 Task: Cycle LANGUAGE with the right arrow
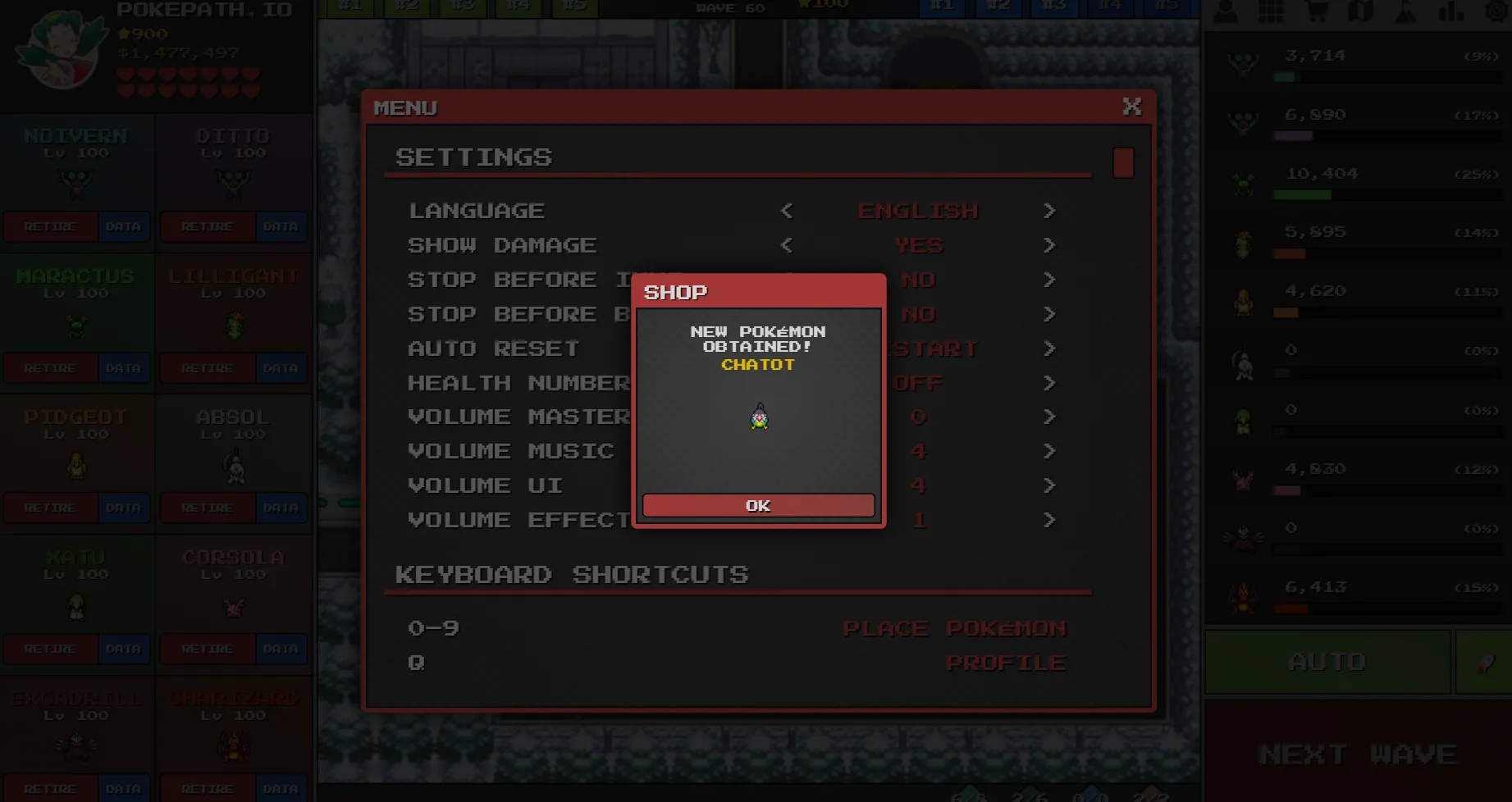tap(1050, 211)
